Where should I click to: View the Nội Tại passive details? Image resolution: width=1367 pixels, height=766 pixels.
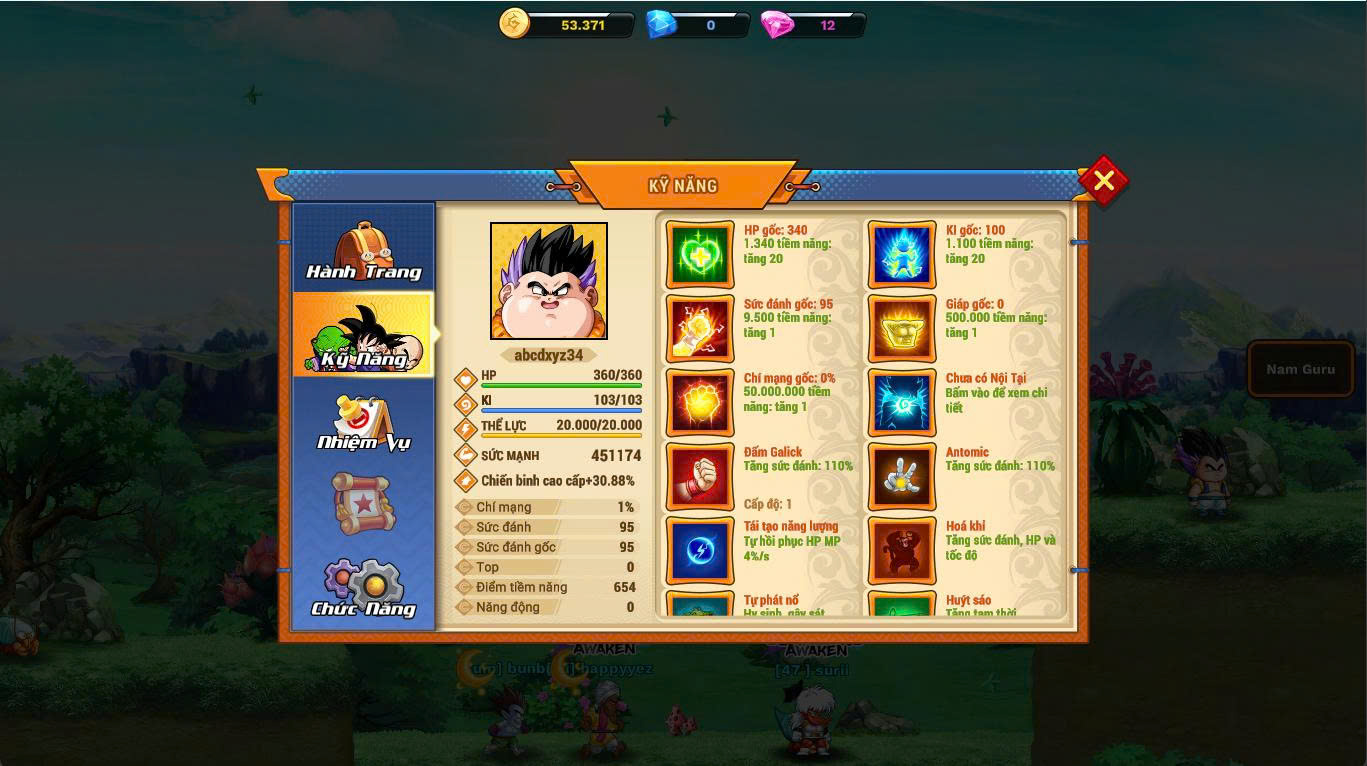point(902,403)
